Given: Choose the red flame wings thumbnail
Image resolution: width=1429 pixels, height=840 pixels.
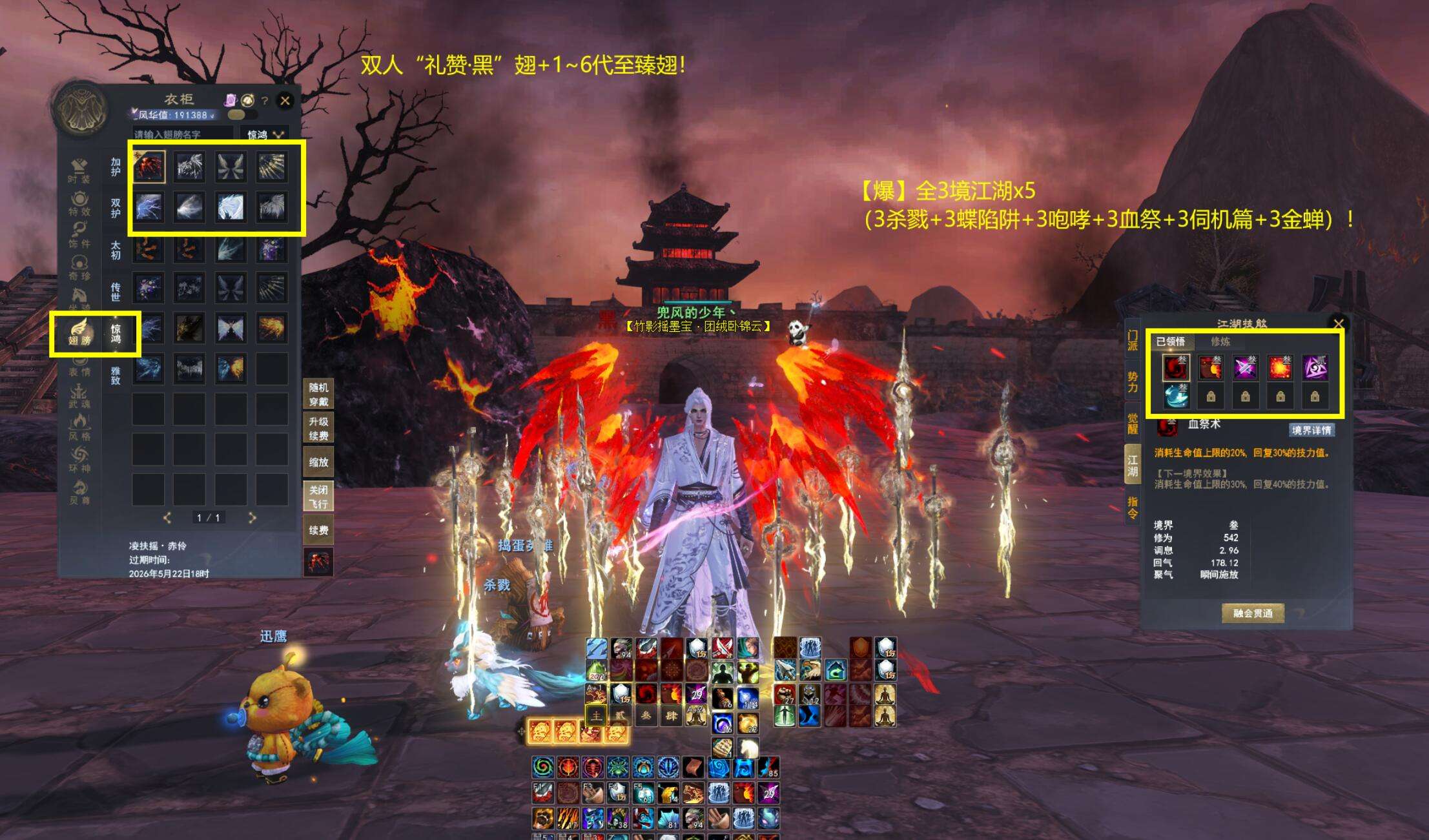Looking at the screenshot, I should tap(149, 167).
